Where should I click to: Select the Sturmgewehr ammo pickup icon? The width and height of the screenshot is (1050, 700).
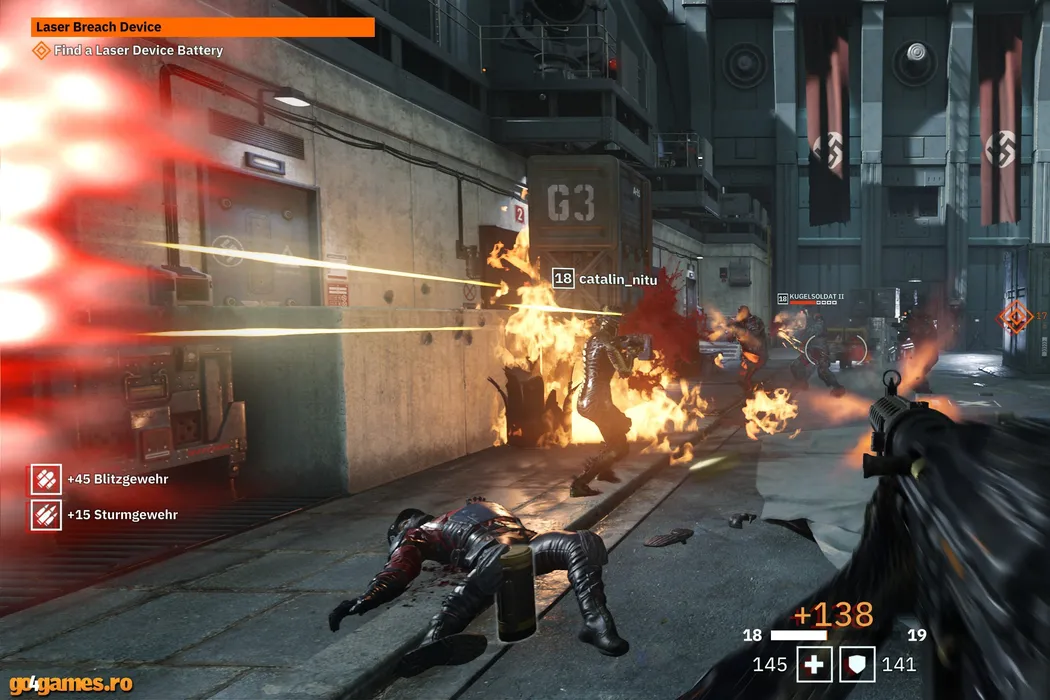46,514
